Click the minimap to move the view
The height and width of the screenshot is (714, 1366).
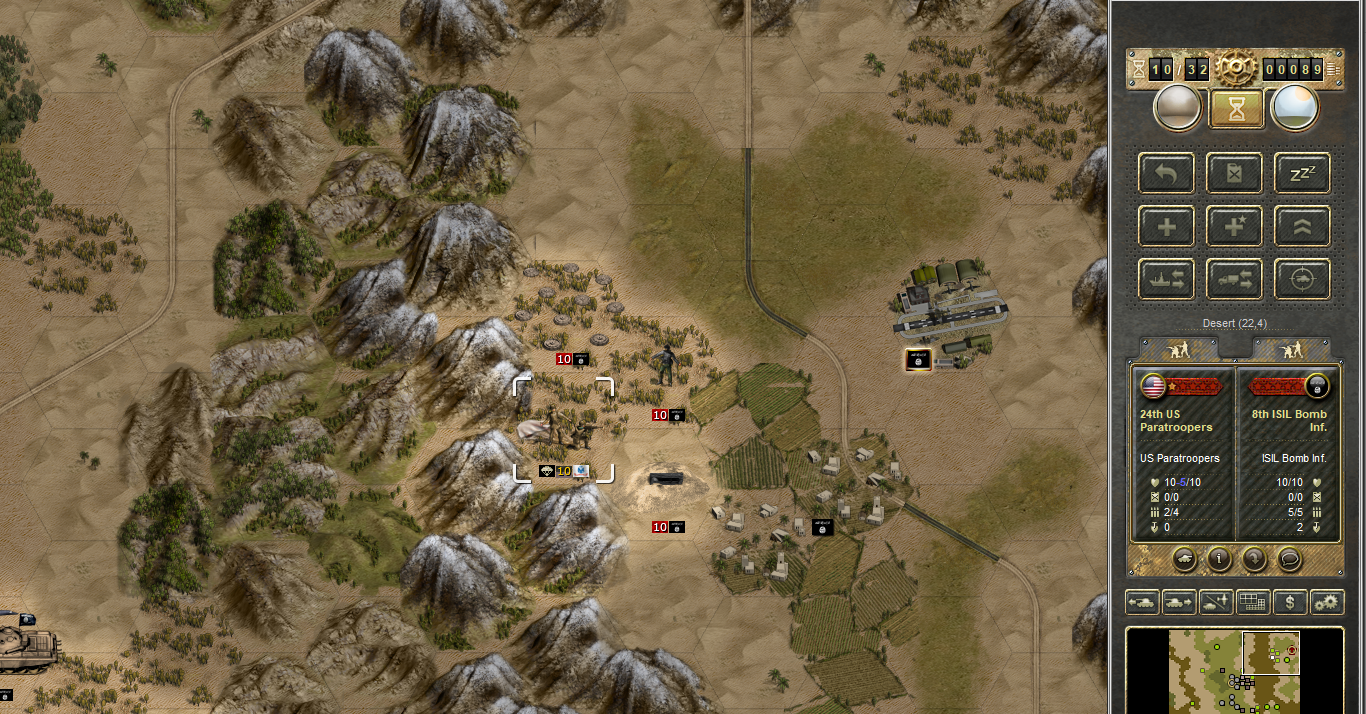click(x=1234, y=670)
